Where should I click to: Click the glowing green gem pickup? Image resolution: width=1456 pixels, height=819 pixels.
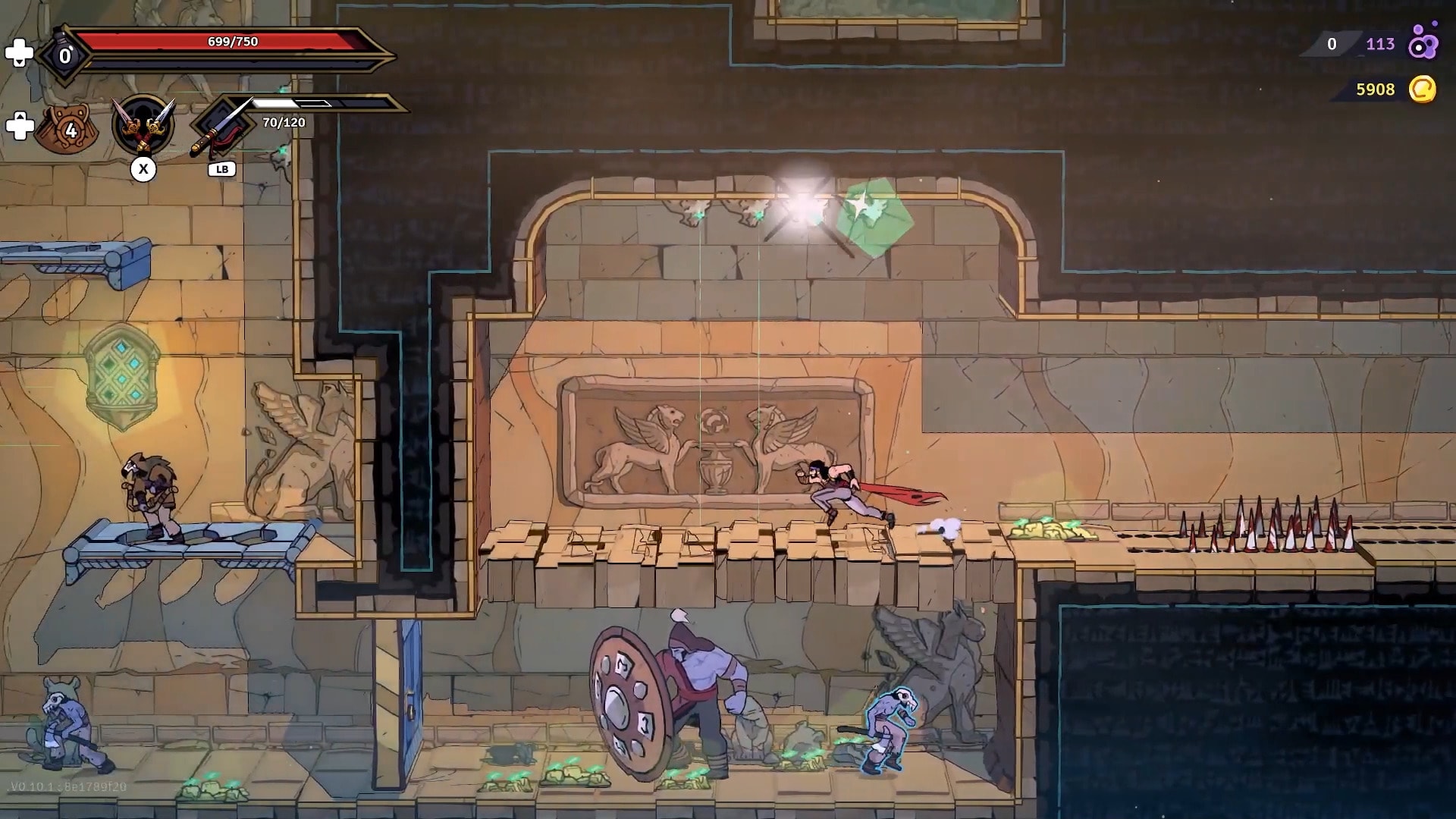coord(874,215)
